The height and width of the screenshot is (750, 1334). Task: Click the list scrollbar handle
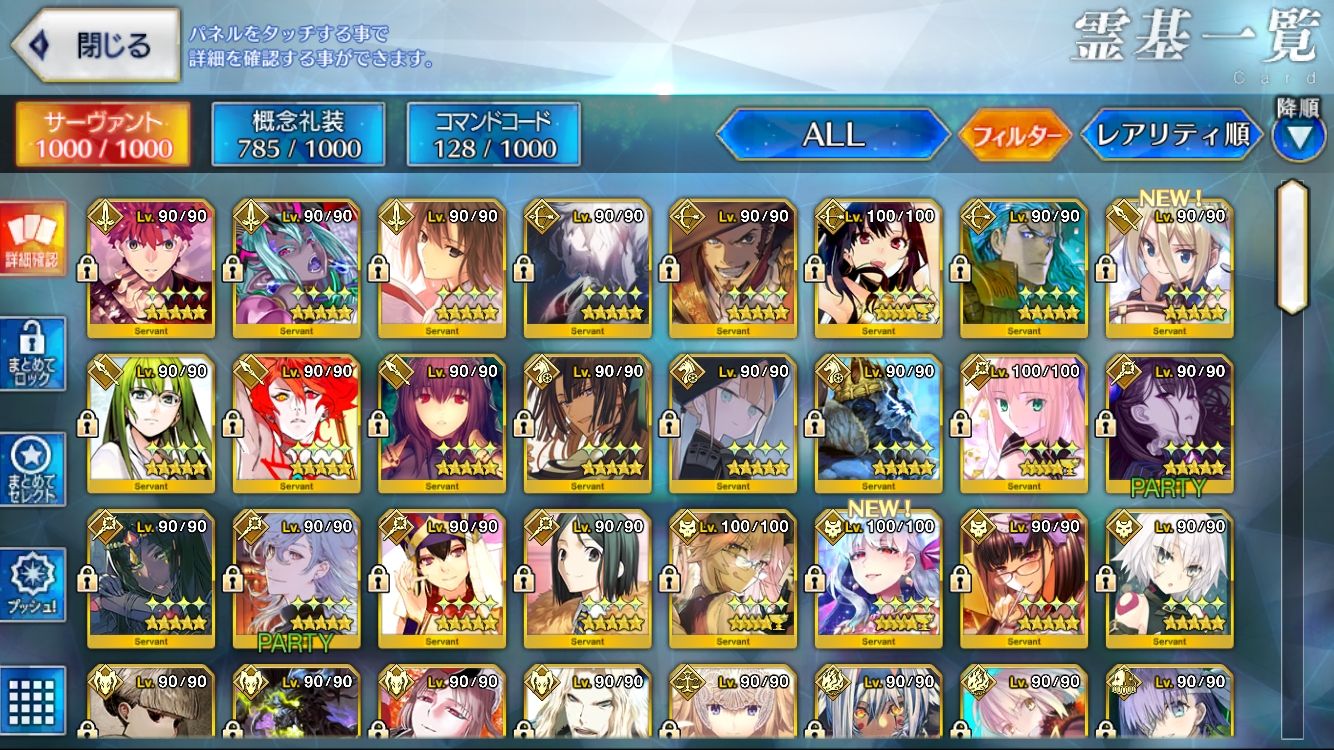coord(1293,248)
